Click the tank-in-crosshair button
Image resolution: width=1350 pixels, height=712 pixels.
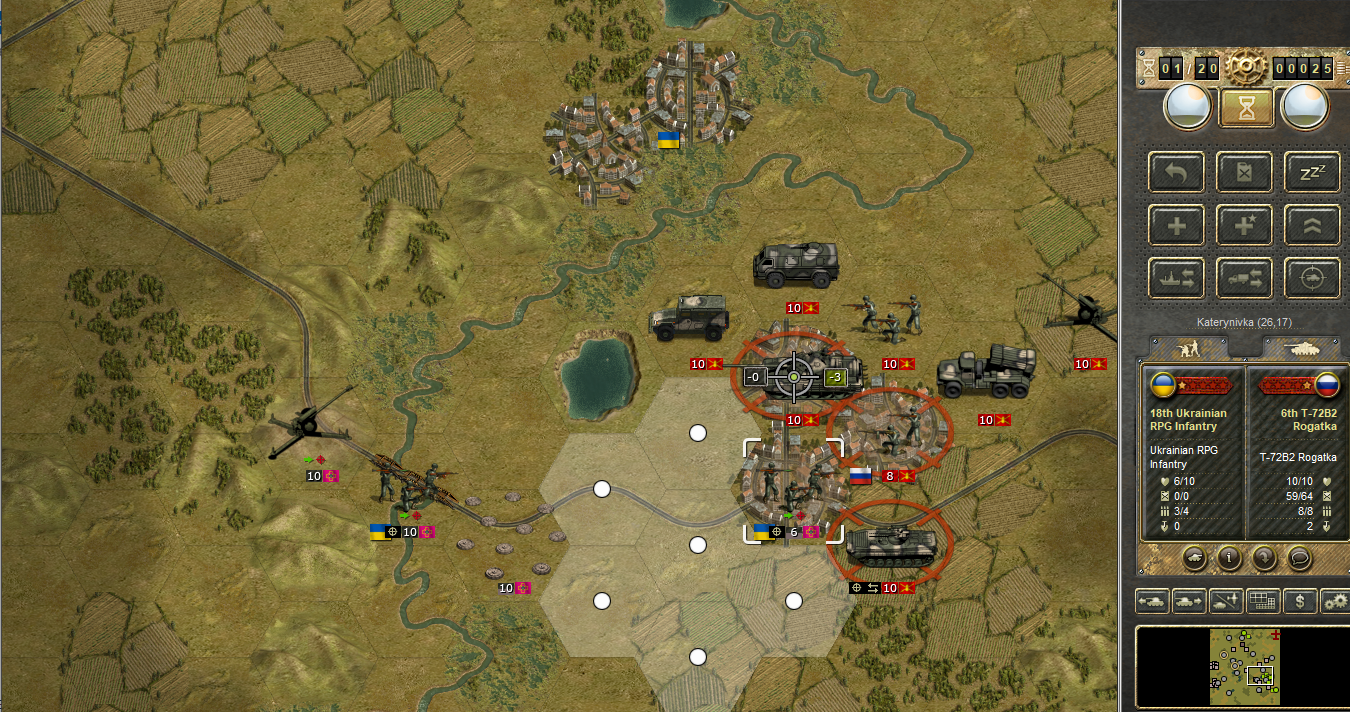coord(1312,278)
